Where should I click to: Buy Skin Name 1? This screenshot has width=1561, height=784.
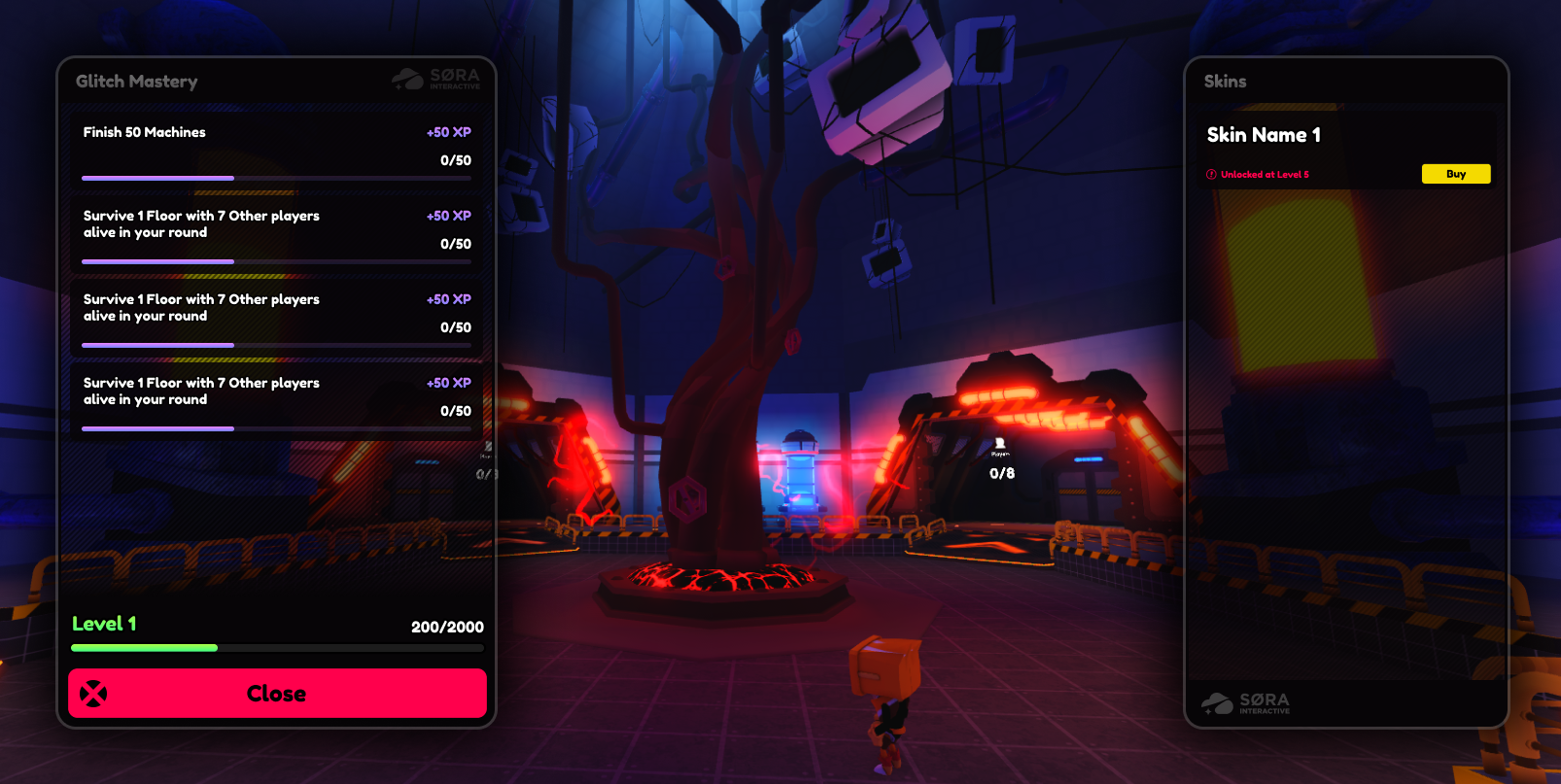click(1455, 174)
